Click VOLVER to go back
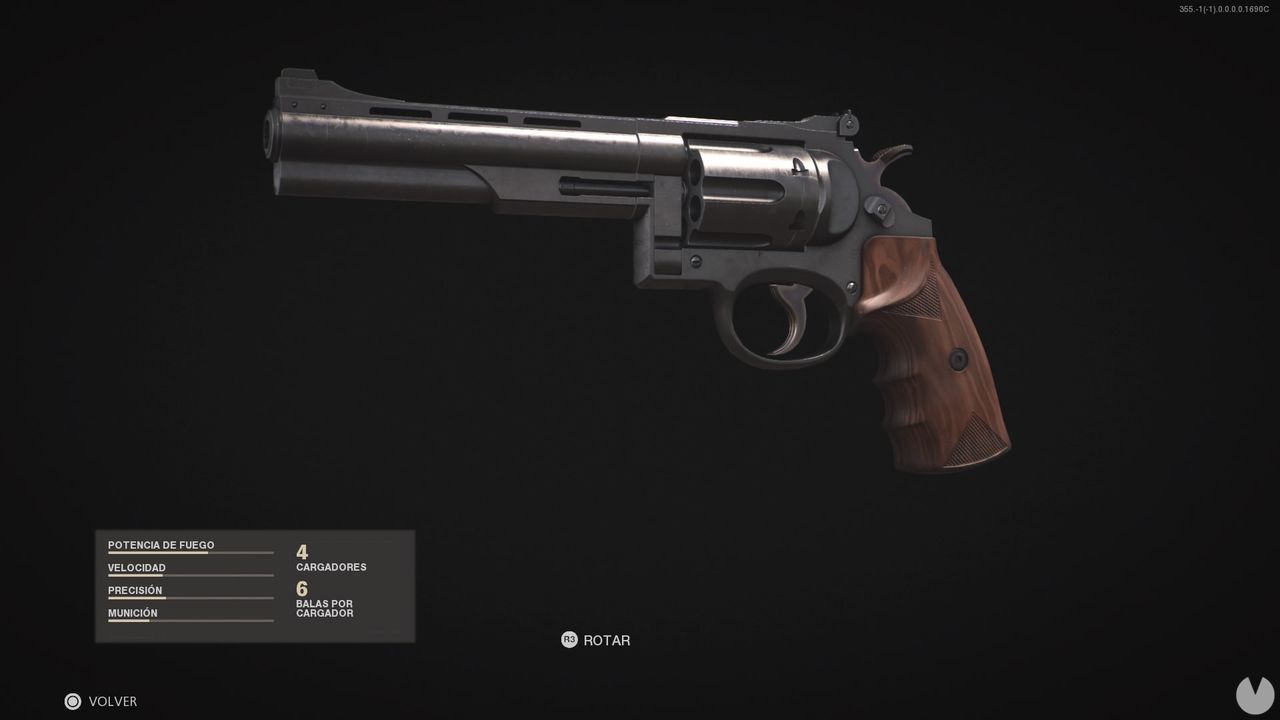Image resolution: width=1280 pixels, height=720 pixels. tap(114, 701)
